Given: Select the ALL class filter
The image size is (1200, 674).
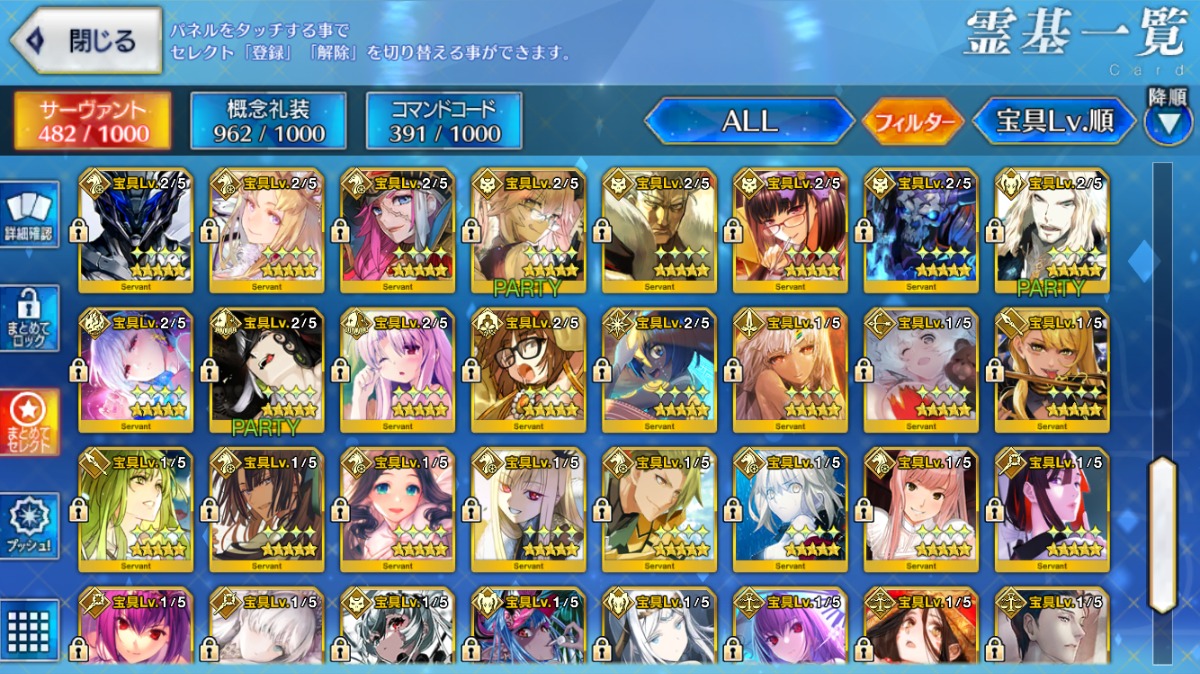Looking at the screenshot, I should coord(749,121).
